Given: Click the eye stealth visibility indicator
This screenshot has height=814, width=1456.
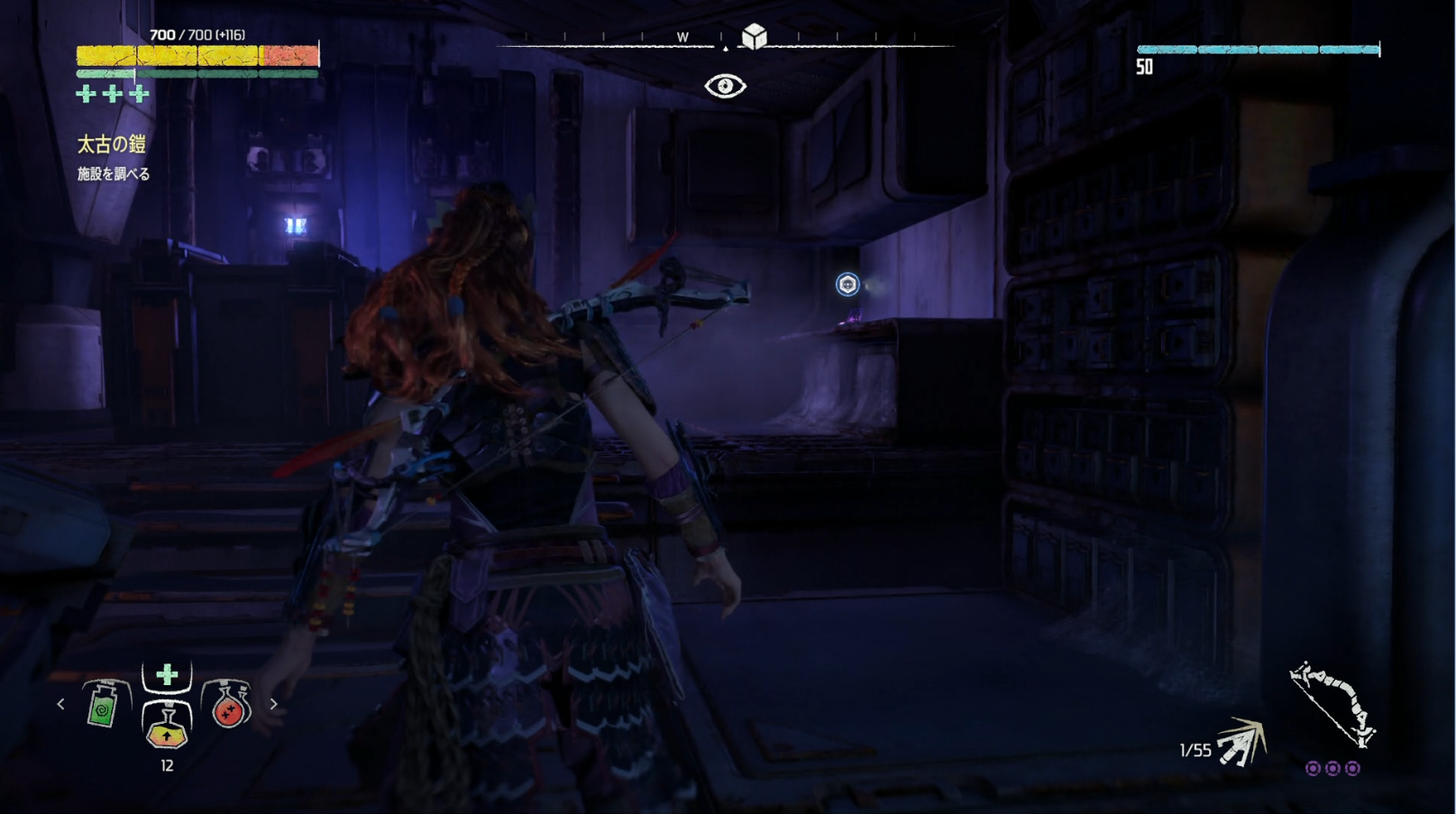Looking at the screenshot, I should [x=725, y=86].
